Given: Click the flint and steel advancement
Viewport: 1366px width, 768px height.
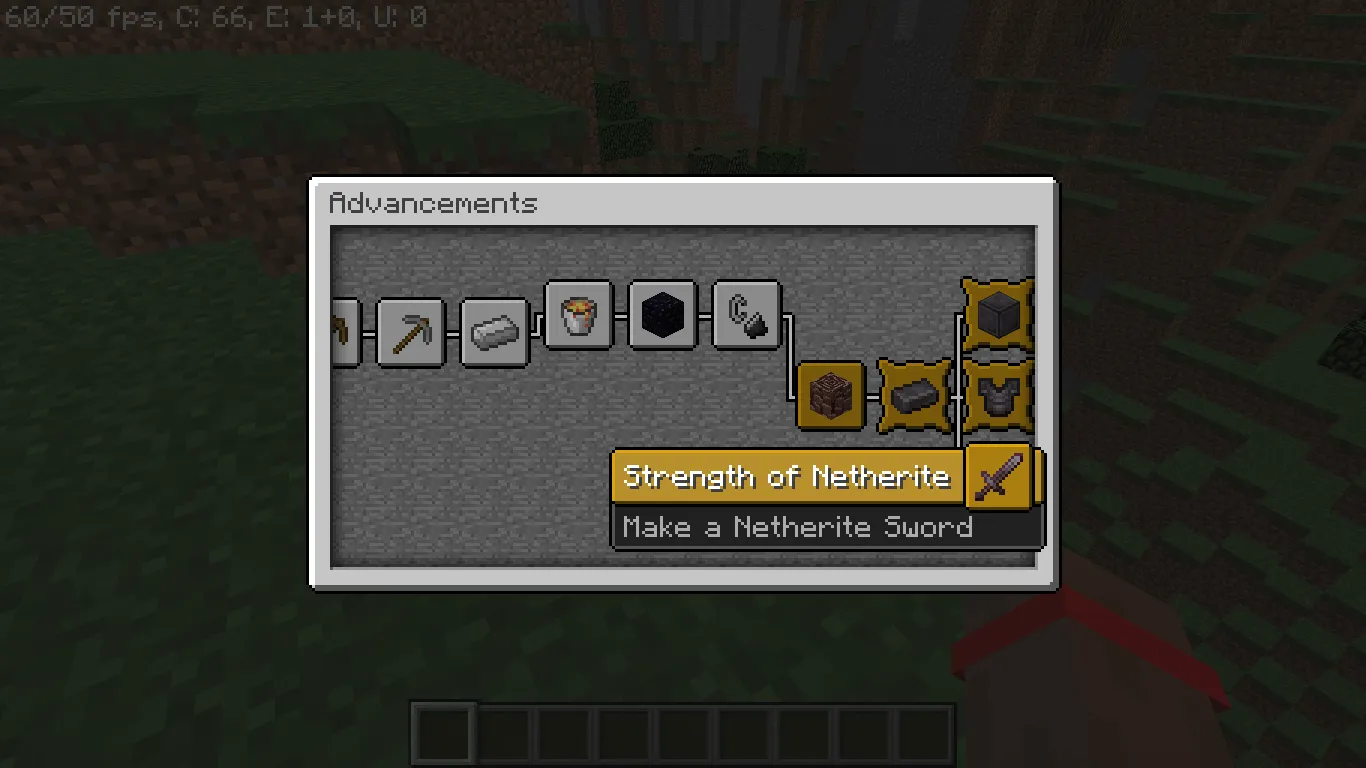Looking at the screenshot, I should point(746,315).
